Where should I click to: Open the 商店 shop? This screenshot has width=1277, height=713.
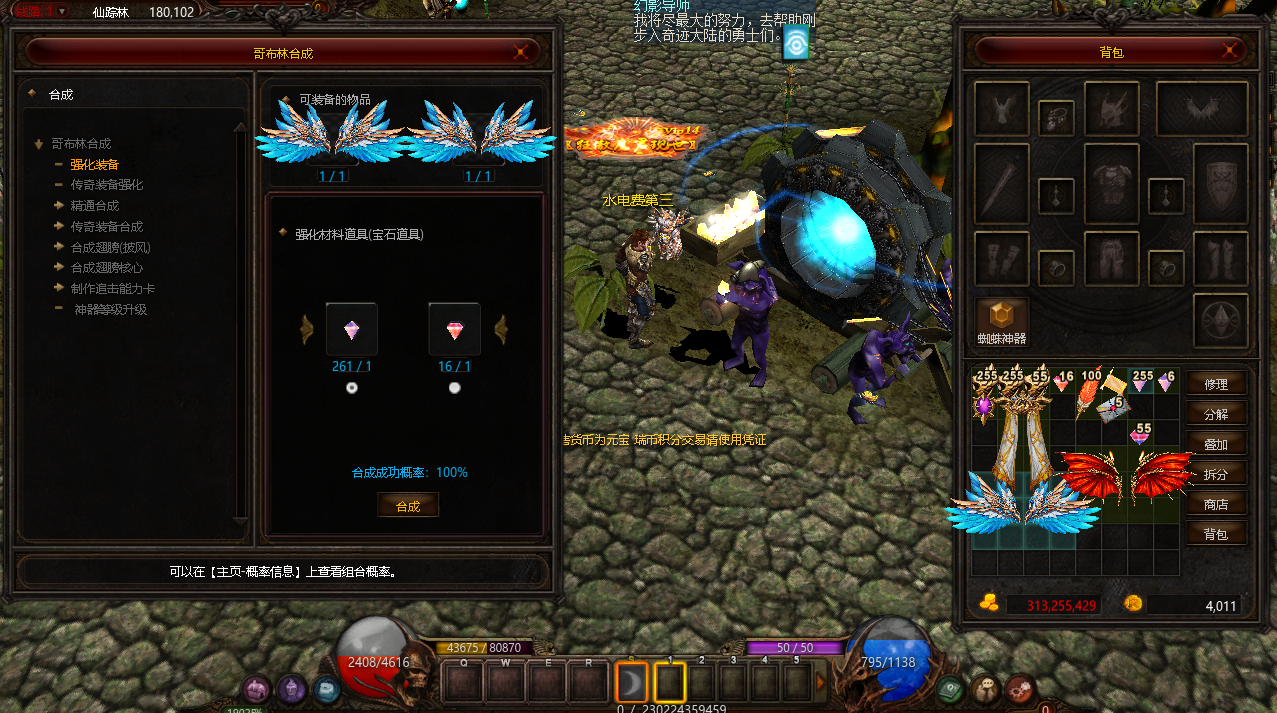(x=1216, y=504)
